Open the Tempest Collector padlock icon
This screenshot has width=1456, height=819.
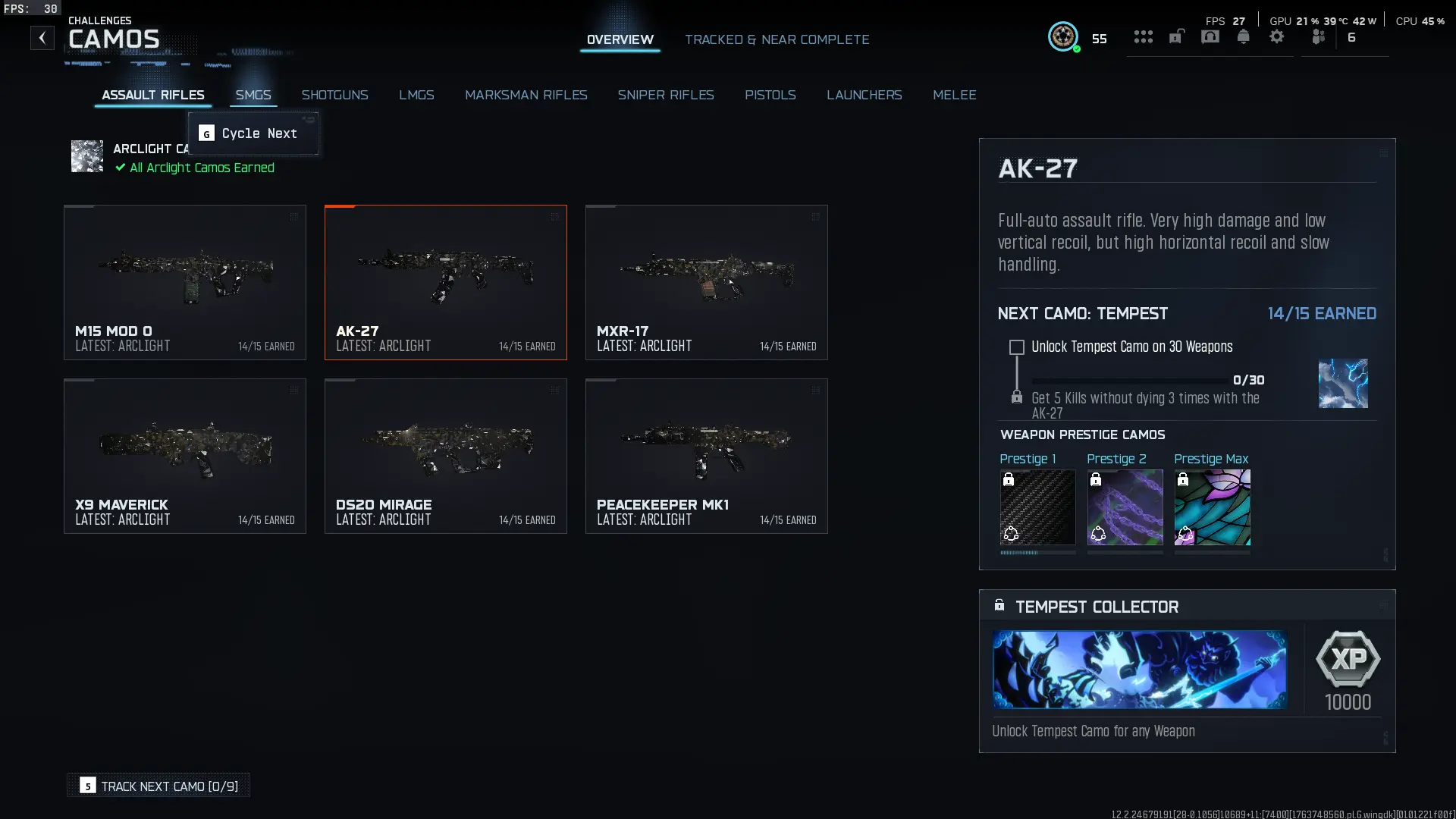click(x=999, y=604)
